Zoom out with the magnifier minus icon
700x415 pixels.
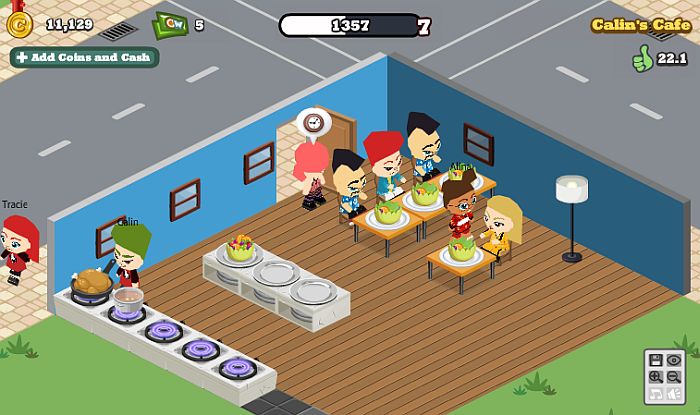point(673,377)
